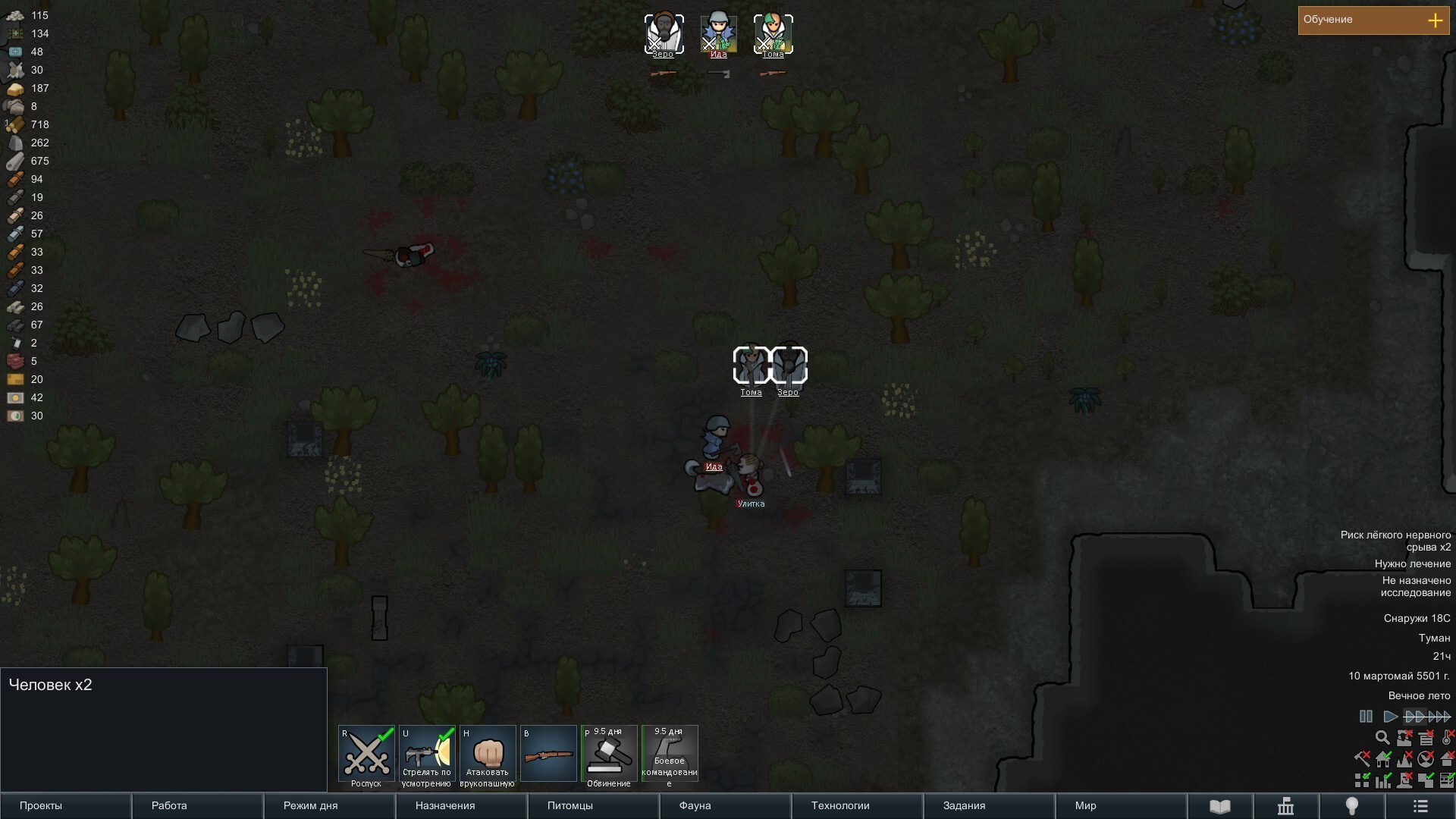
Task: Select the rifle weapon command icon
Action: (x=548, y=754)
